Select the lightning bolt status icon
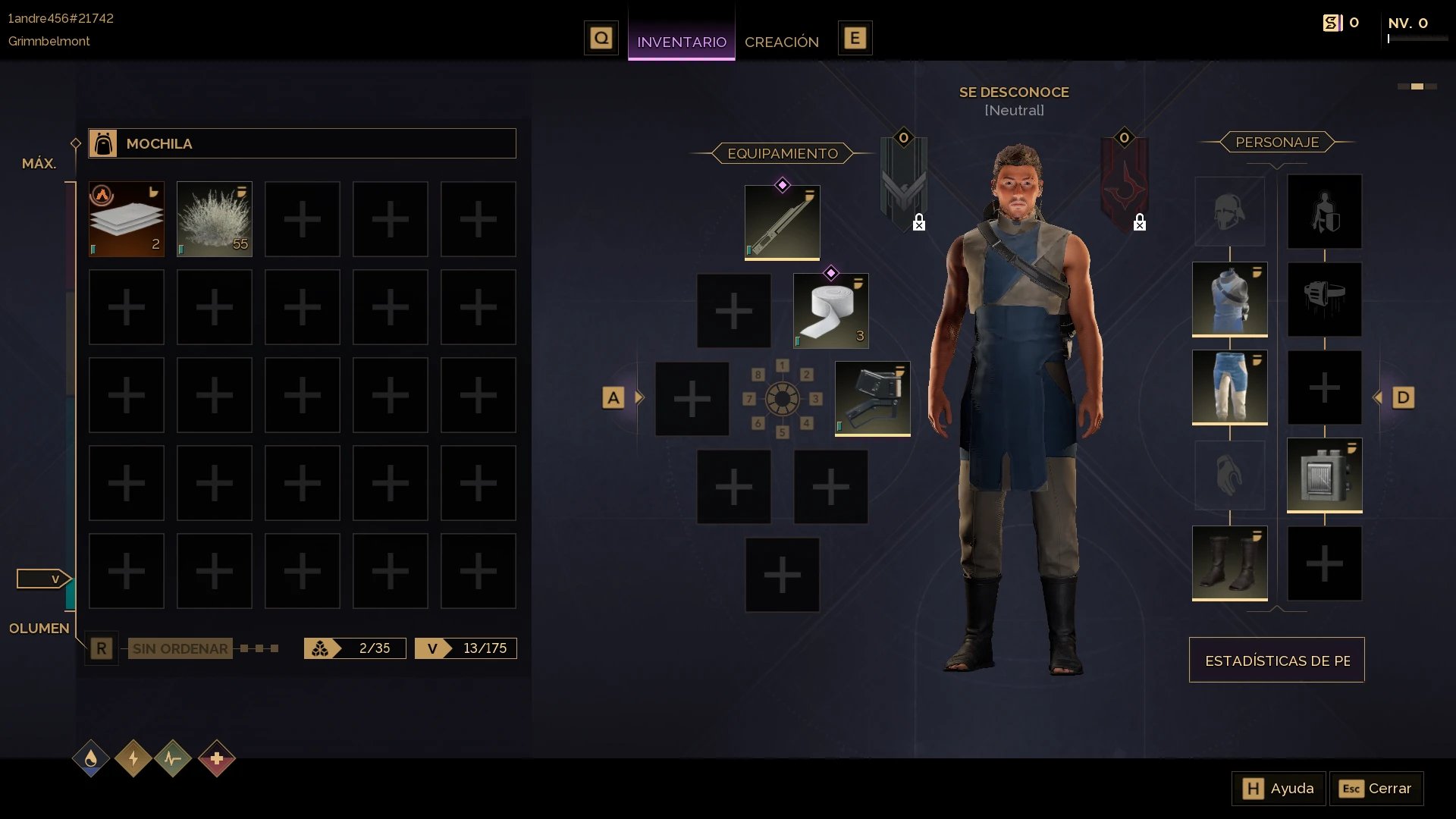 pos(133,758)
